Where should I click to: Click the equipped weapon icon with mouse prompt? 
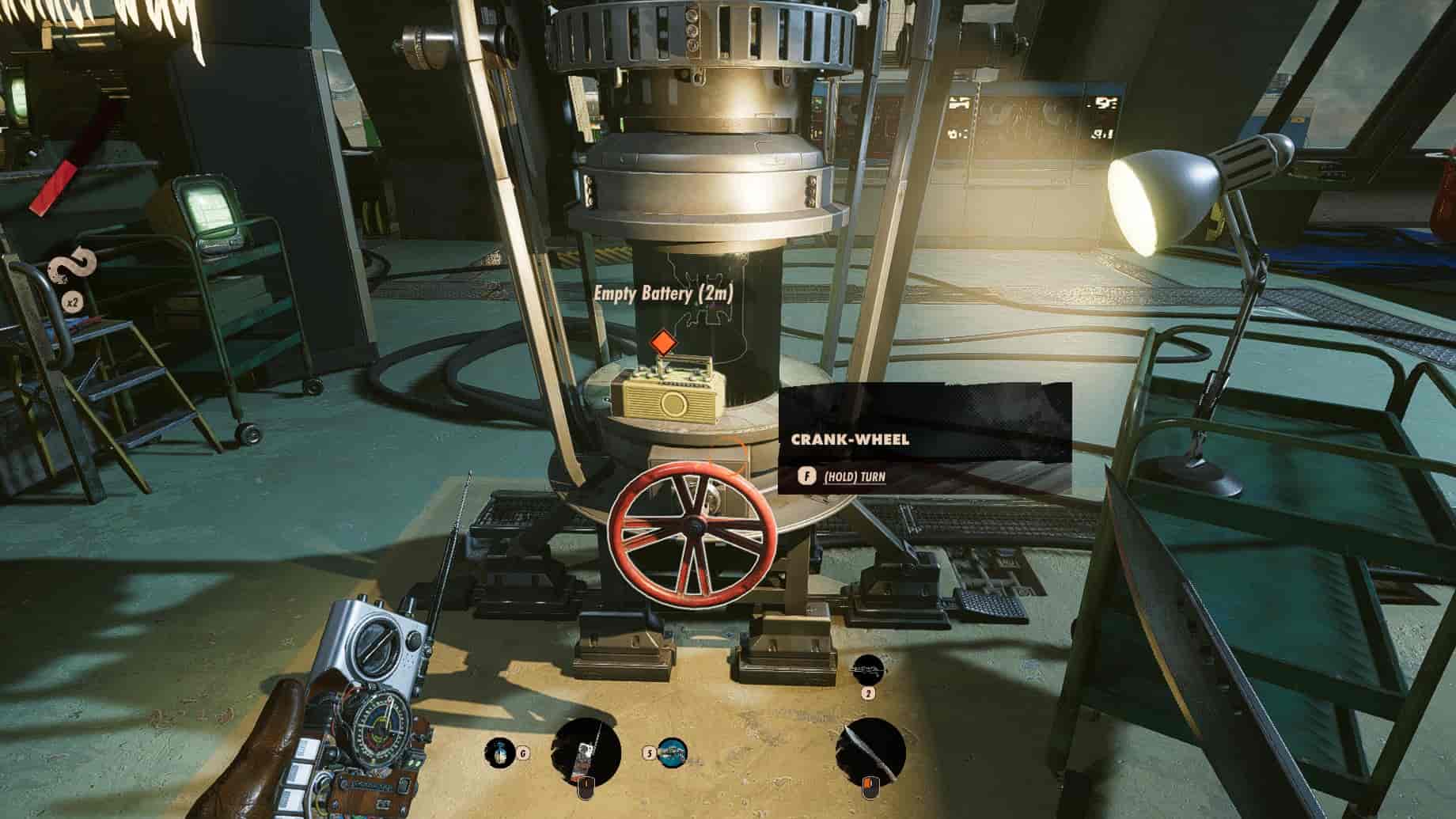[x=586, y=752]
